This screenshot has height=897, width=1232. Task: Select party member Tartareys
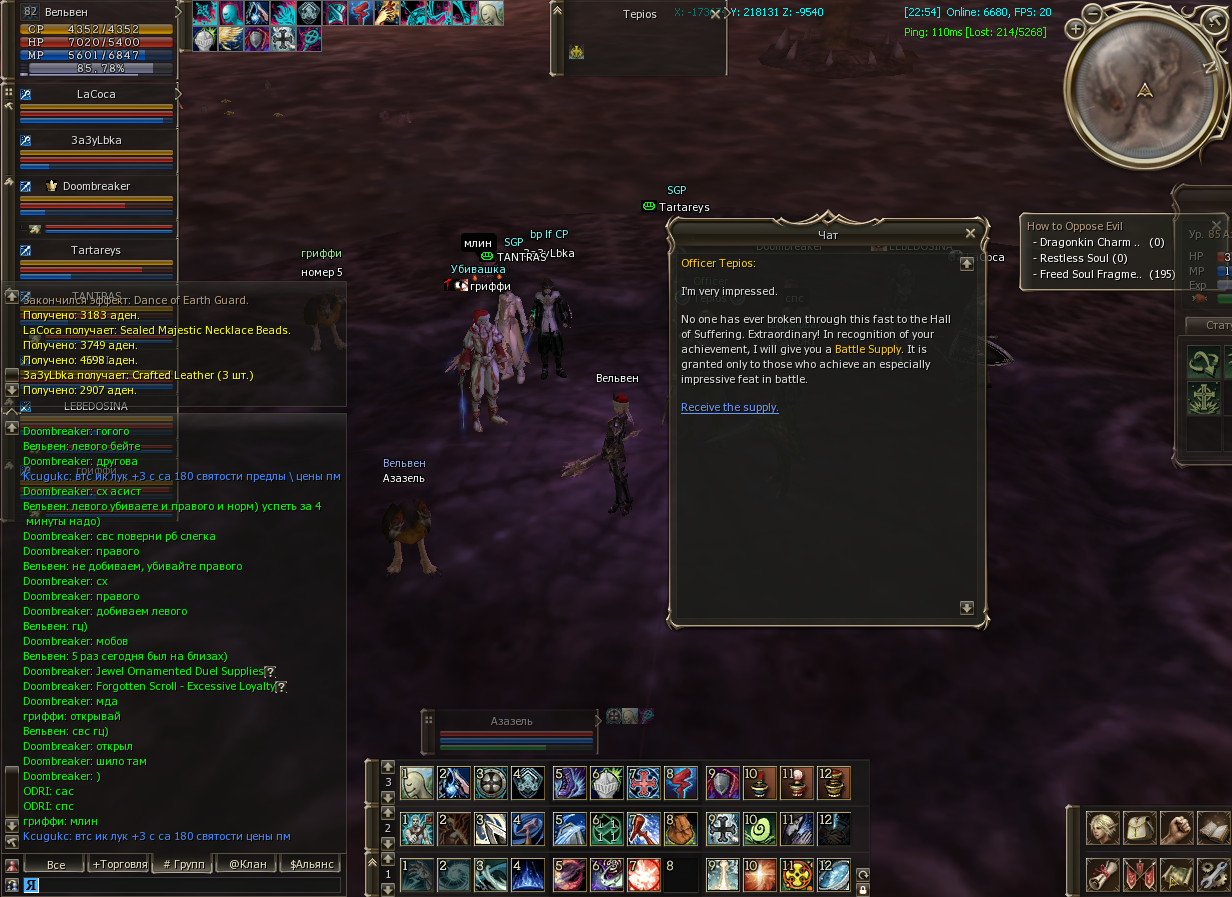(96, 250)
